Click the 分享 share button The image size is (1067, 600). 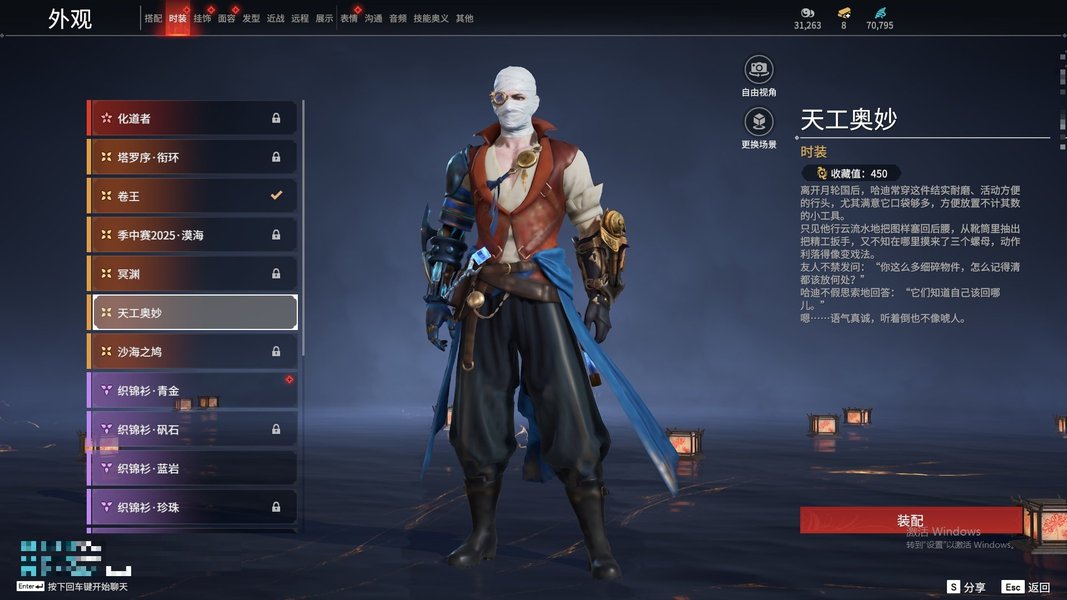click(967, 587)
